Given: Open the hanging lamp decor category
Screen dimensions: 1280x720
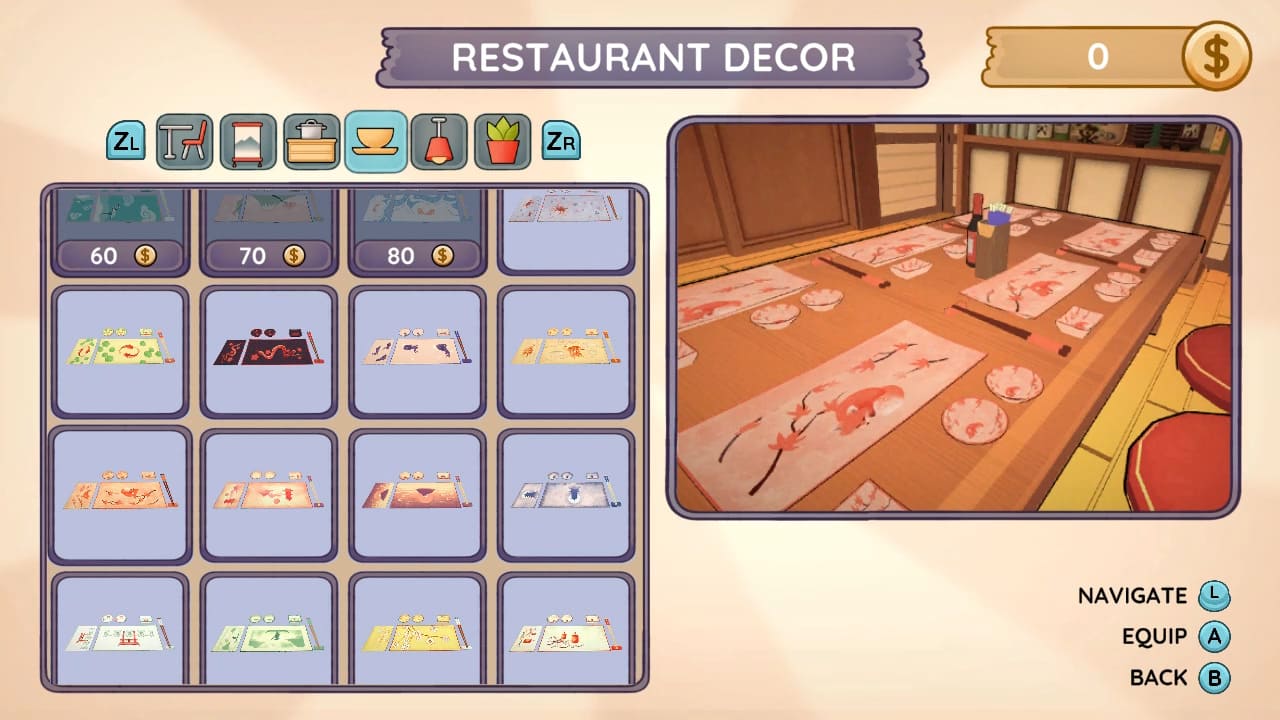Looking at the screenshot, I should [437, 141].
